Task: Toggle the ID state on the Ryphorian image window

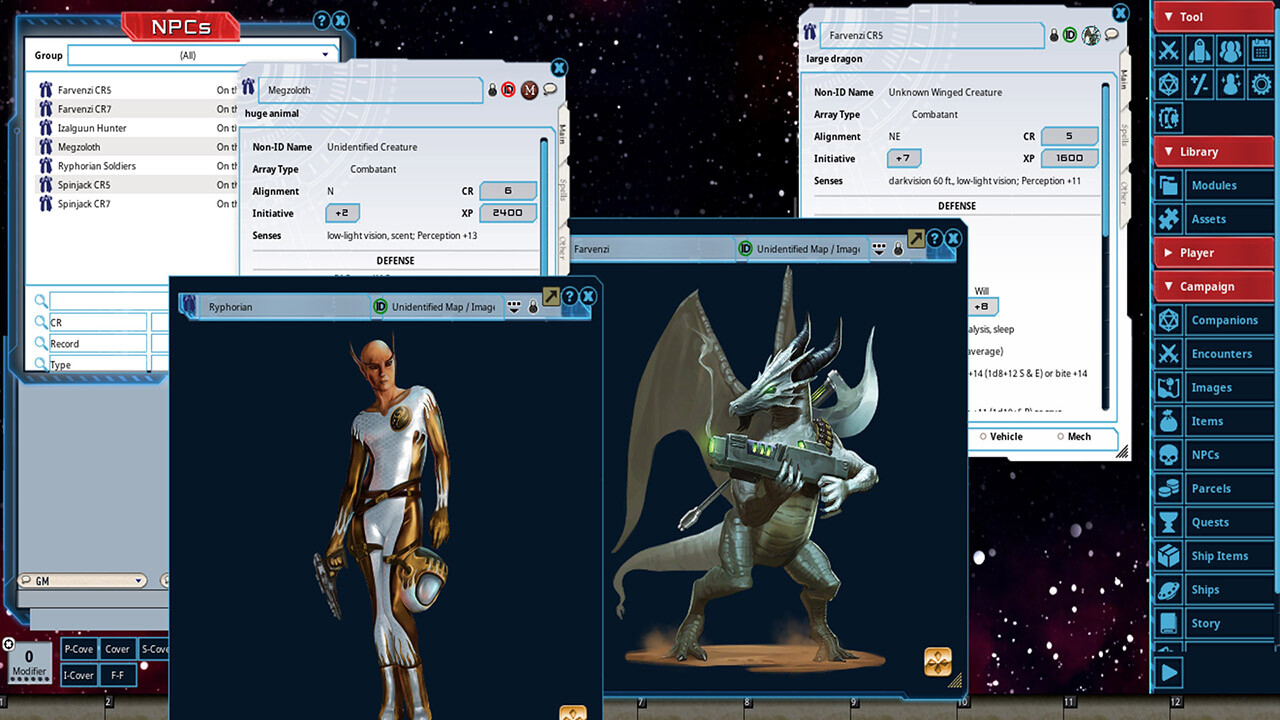Action: 379,304
